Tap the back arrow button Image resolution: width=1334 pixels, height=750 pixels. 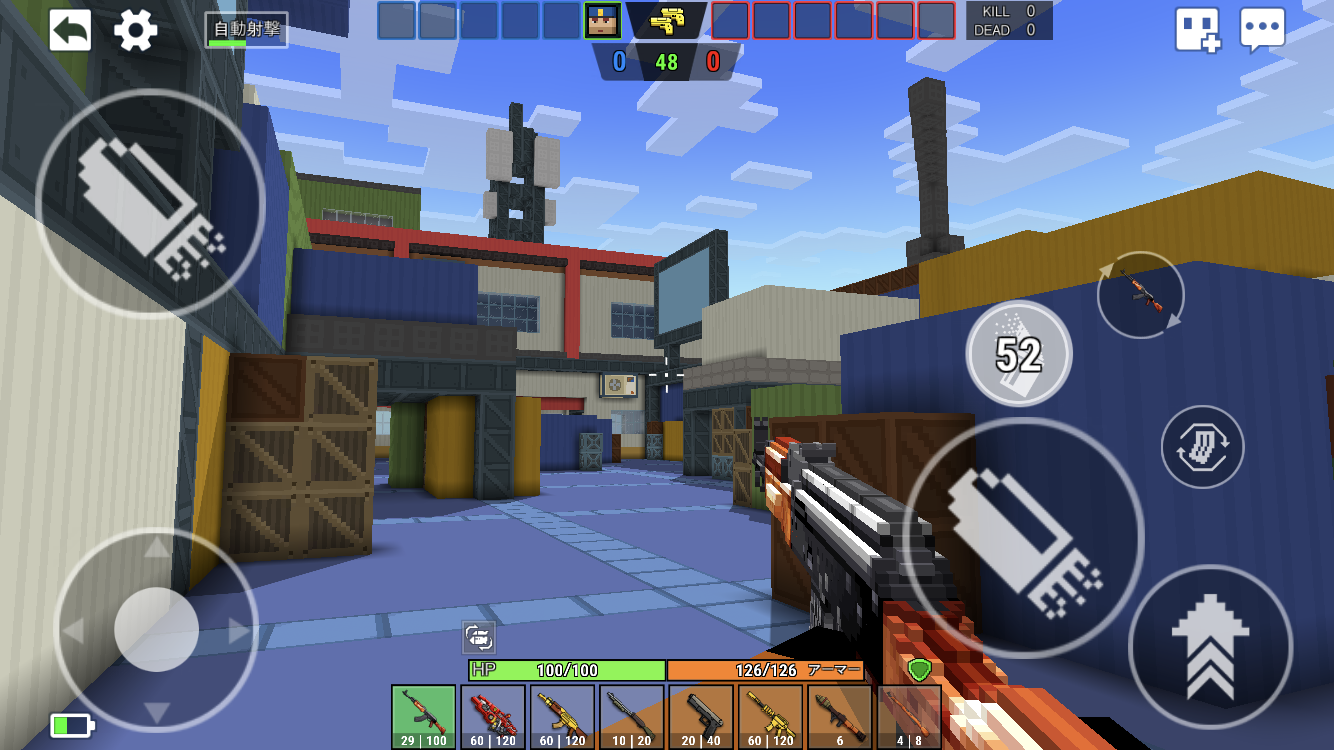pos(70,31)
